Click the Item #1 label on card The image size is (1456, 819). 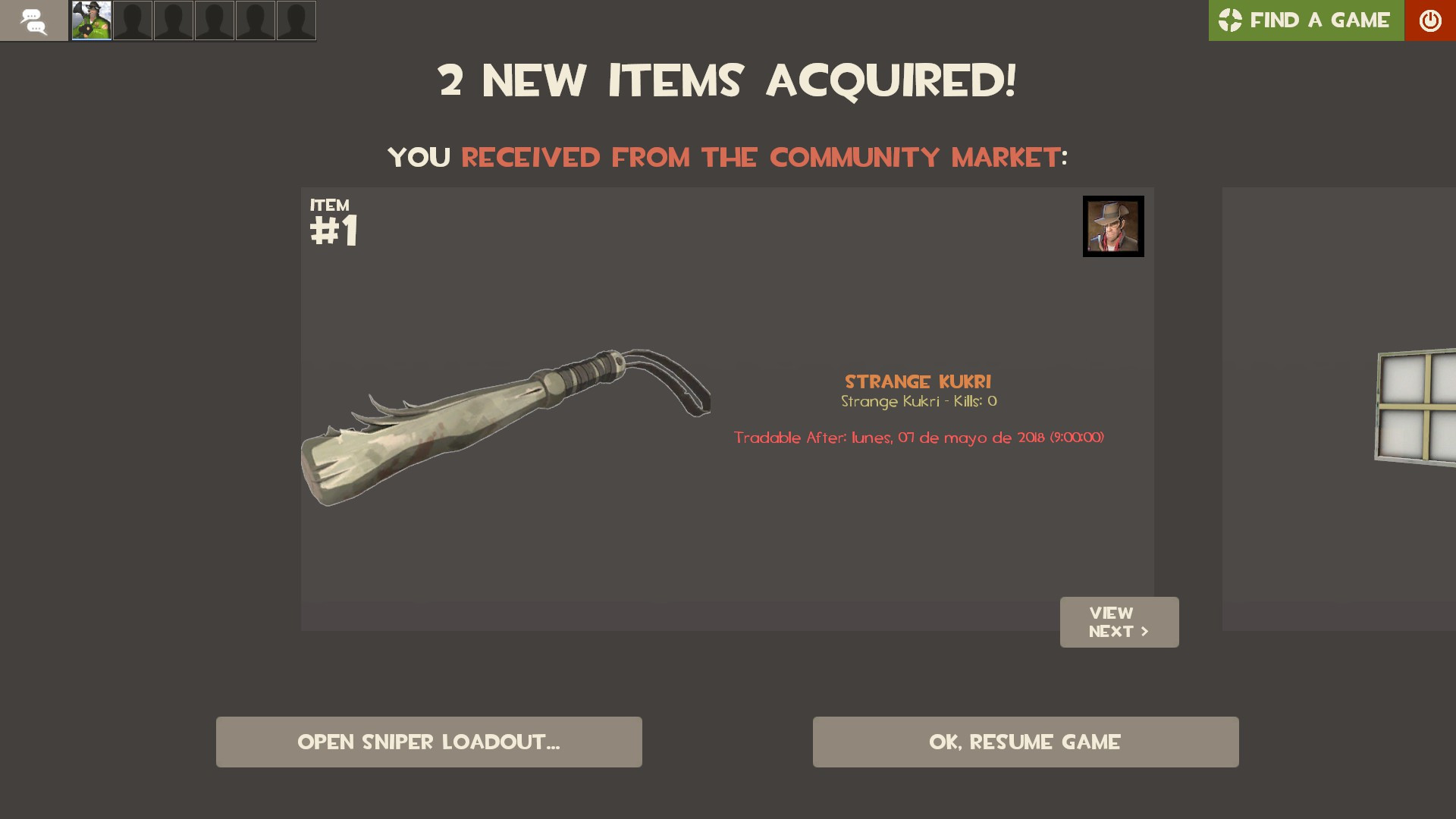pos(334,220)
